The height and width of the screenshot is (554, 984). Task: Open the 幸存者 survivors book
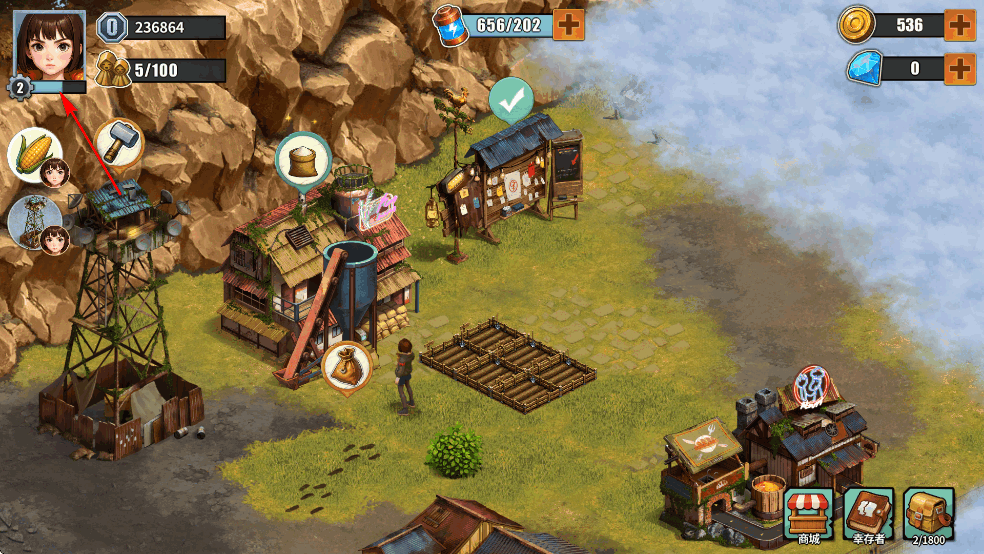(x=868, y=514)
